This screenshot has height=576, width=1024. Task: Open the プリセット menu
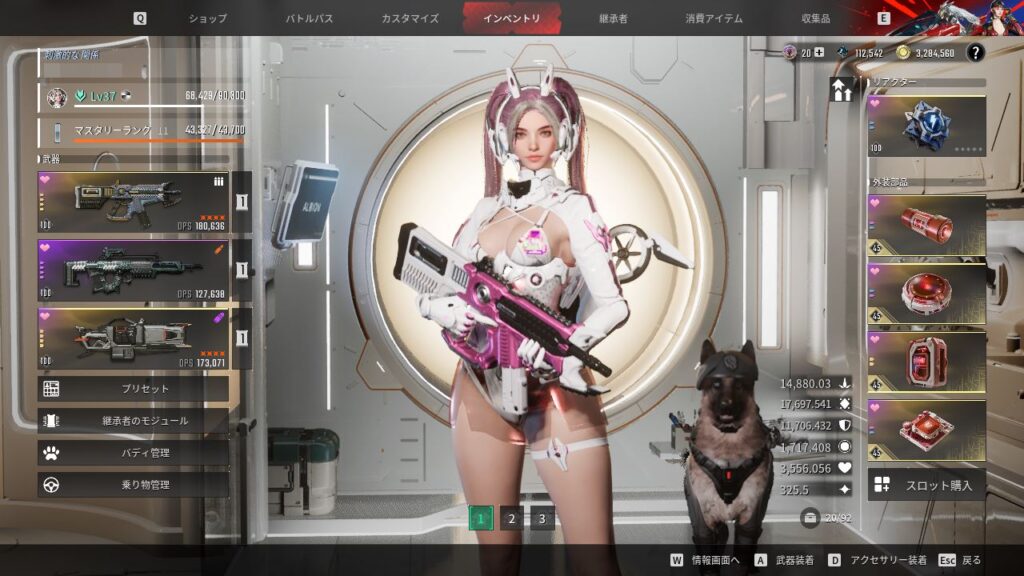tap(133, 389)
